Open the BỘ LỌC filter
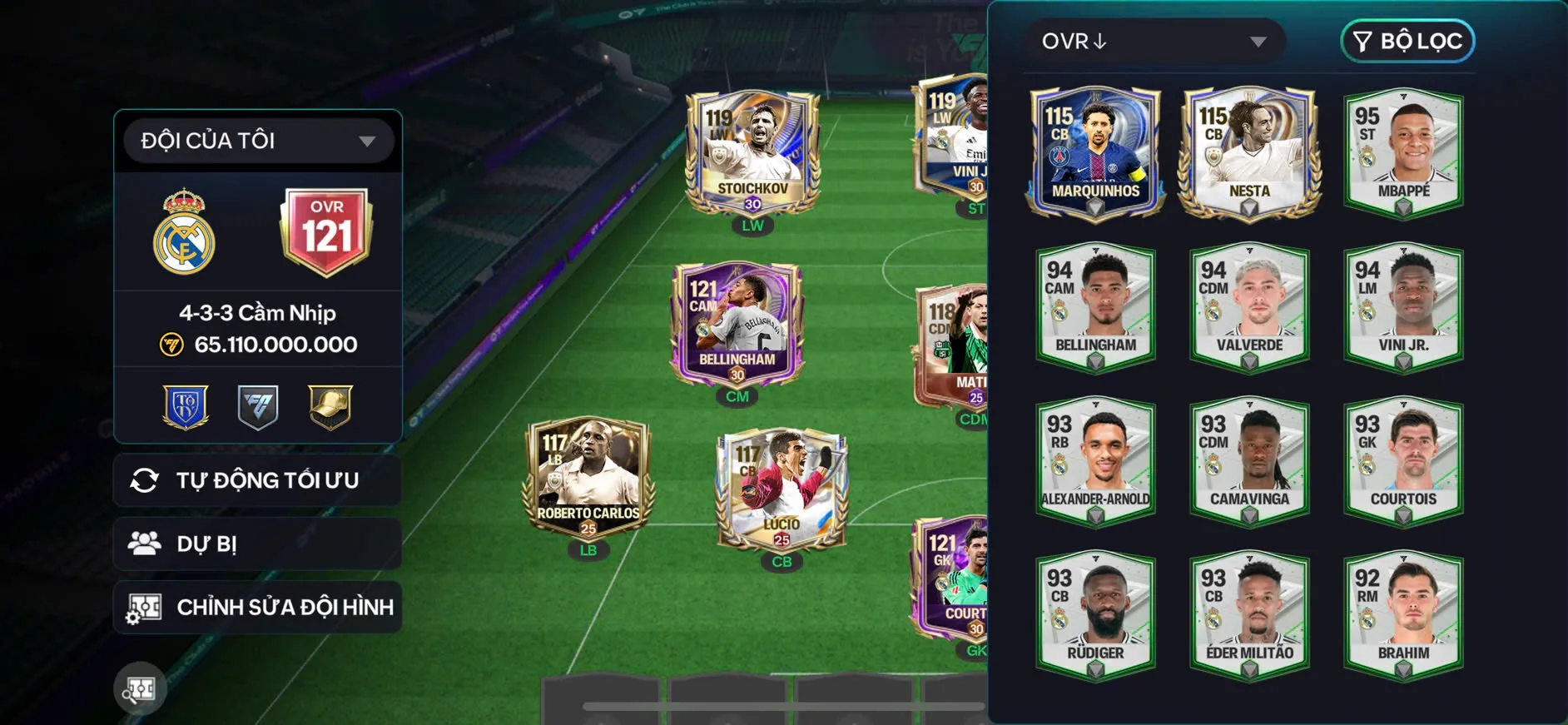Viewport: 1568px width, 725px height. [1407, 42]
